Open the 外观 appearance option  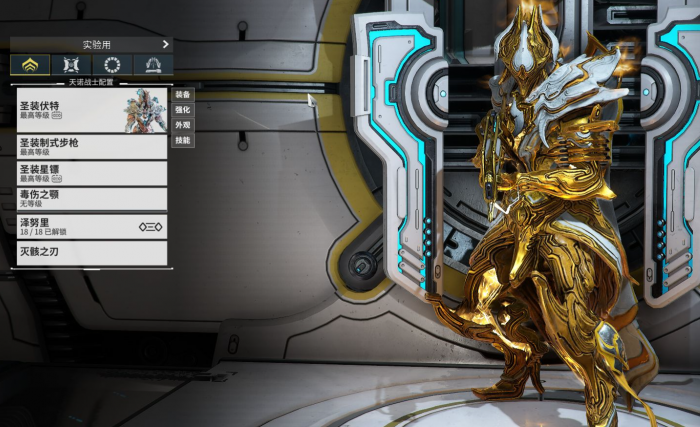[182, 125]
